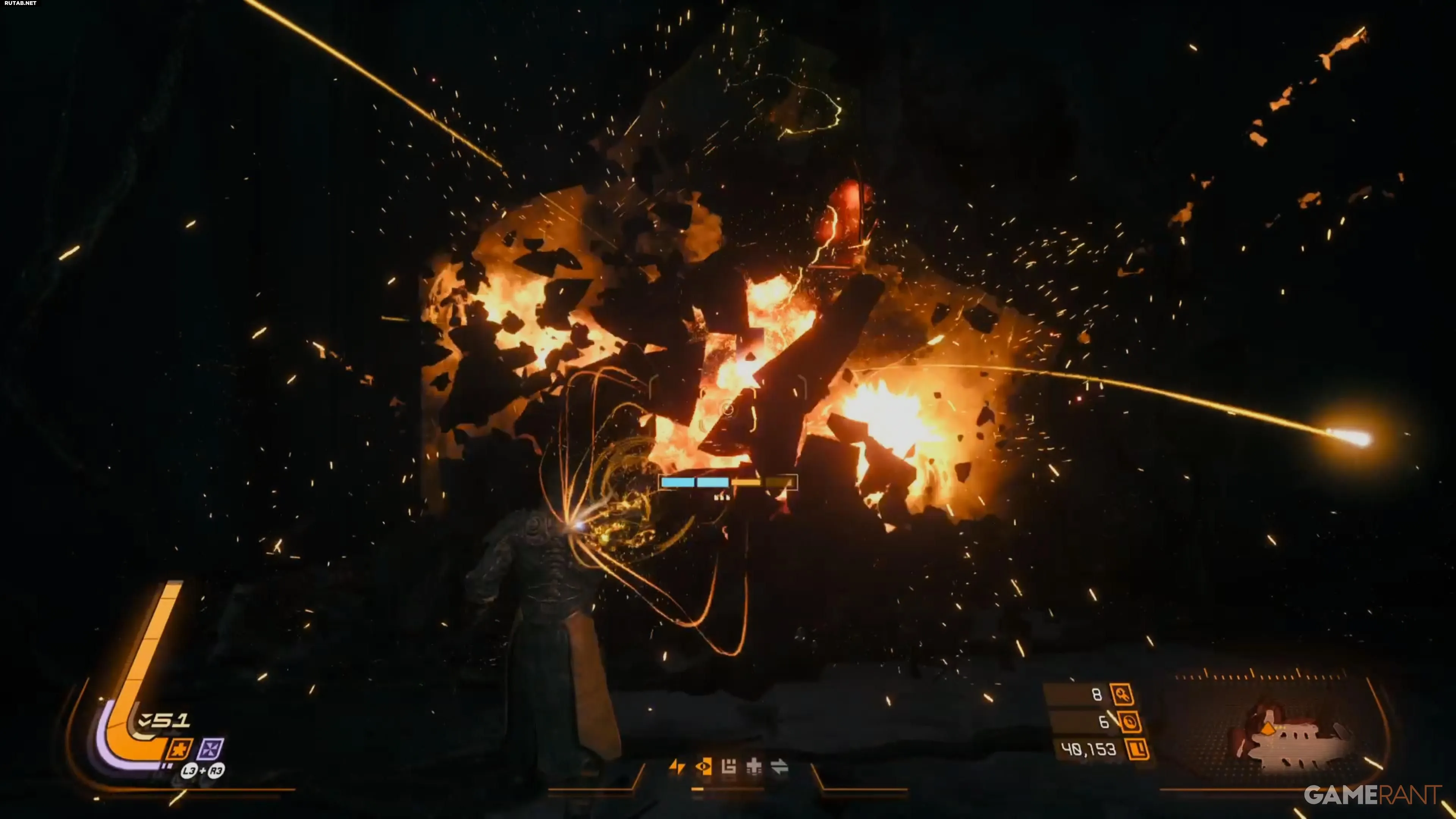The width and height of the screenshot is (1456, 819).
Task: Click the purple pinwheel status icon
Action: tap(210, 750)
